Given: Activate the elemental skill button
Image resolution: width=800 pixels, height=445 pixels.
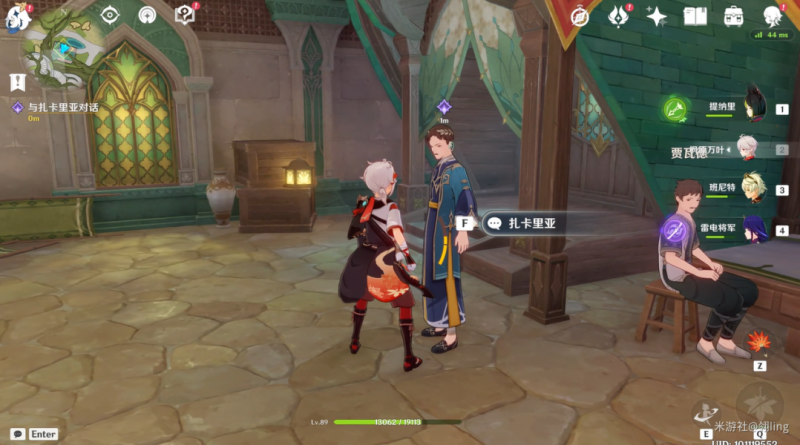Looking at the screenshot, I should click(x=707, y=413).
